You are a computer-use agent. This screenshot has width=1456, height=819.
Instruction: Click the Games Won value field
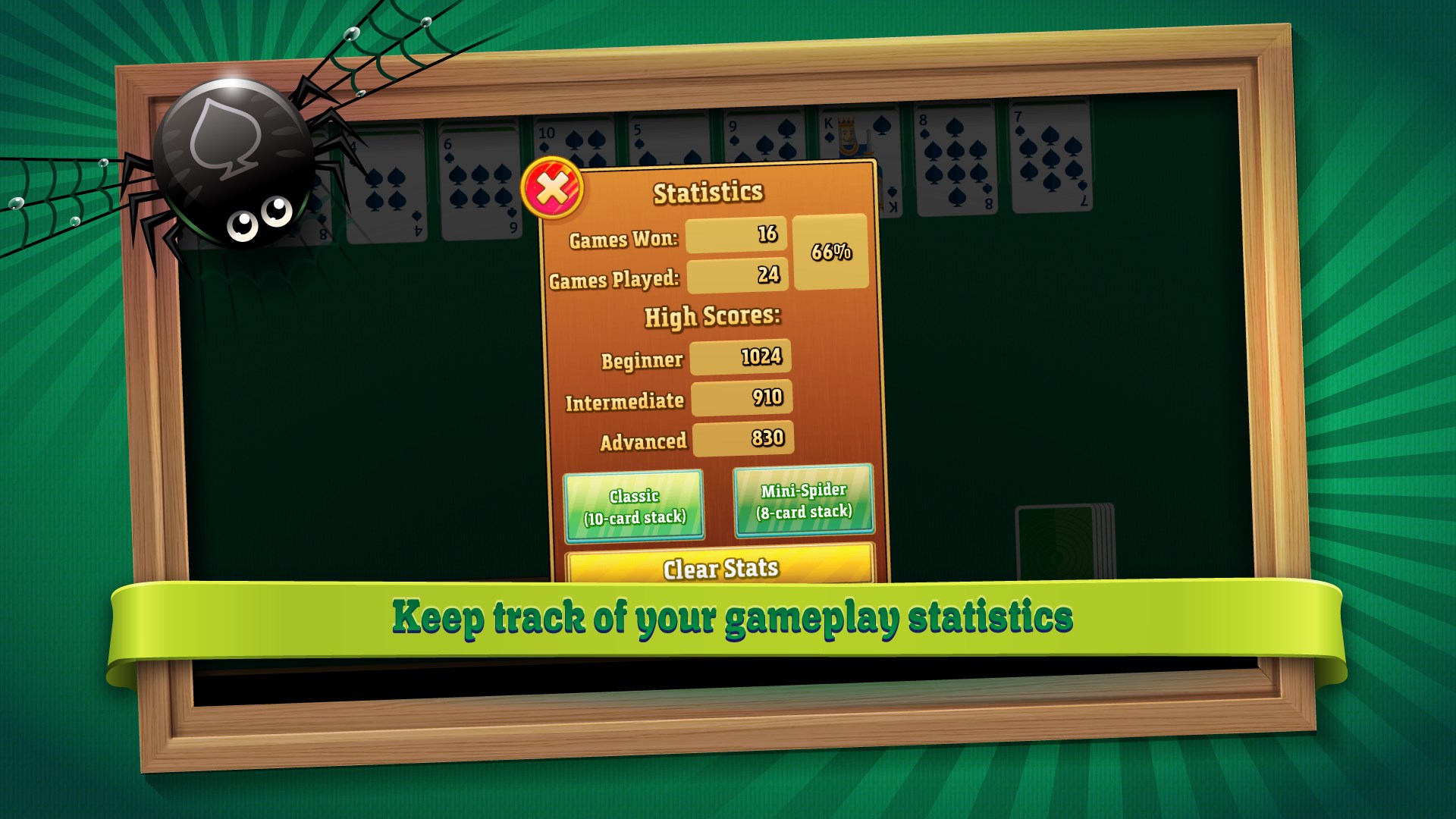pos(736,237)
